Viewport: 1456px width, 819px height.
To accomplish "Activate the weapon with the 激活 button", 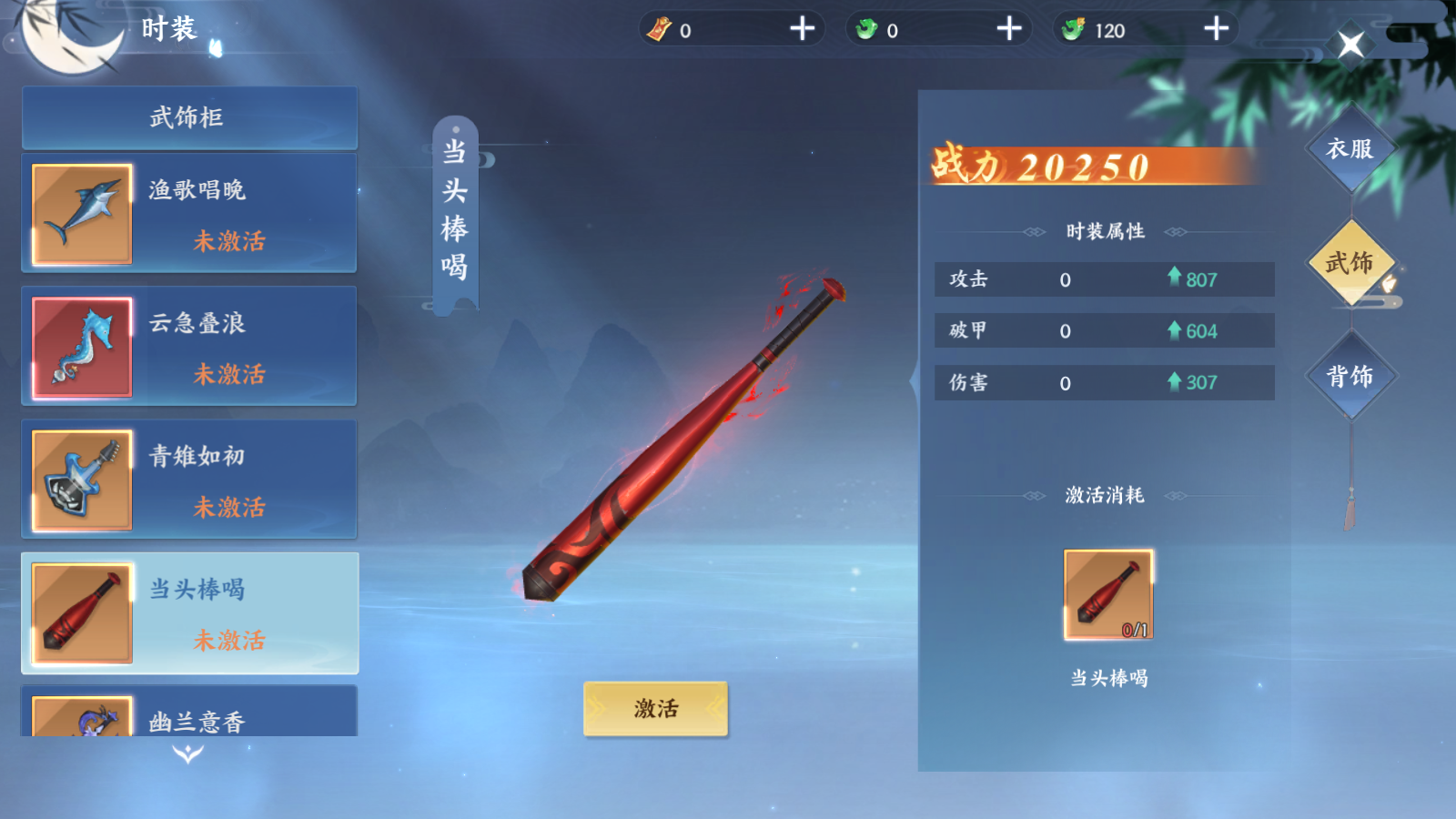I will 655,708.
